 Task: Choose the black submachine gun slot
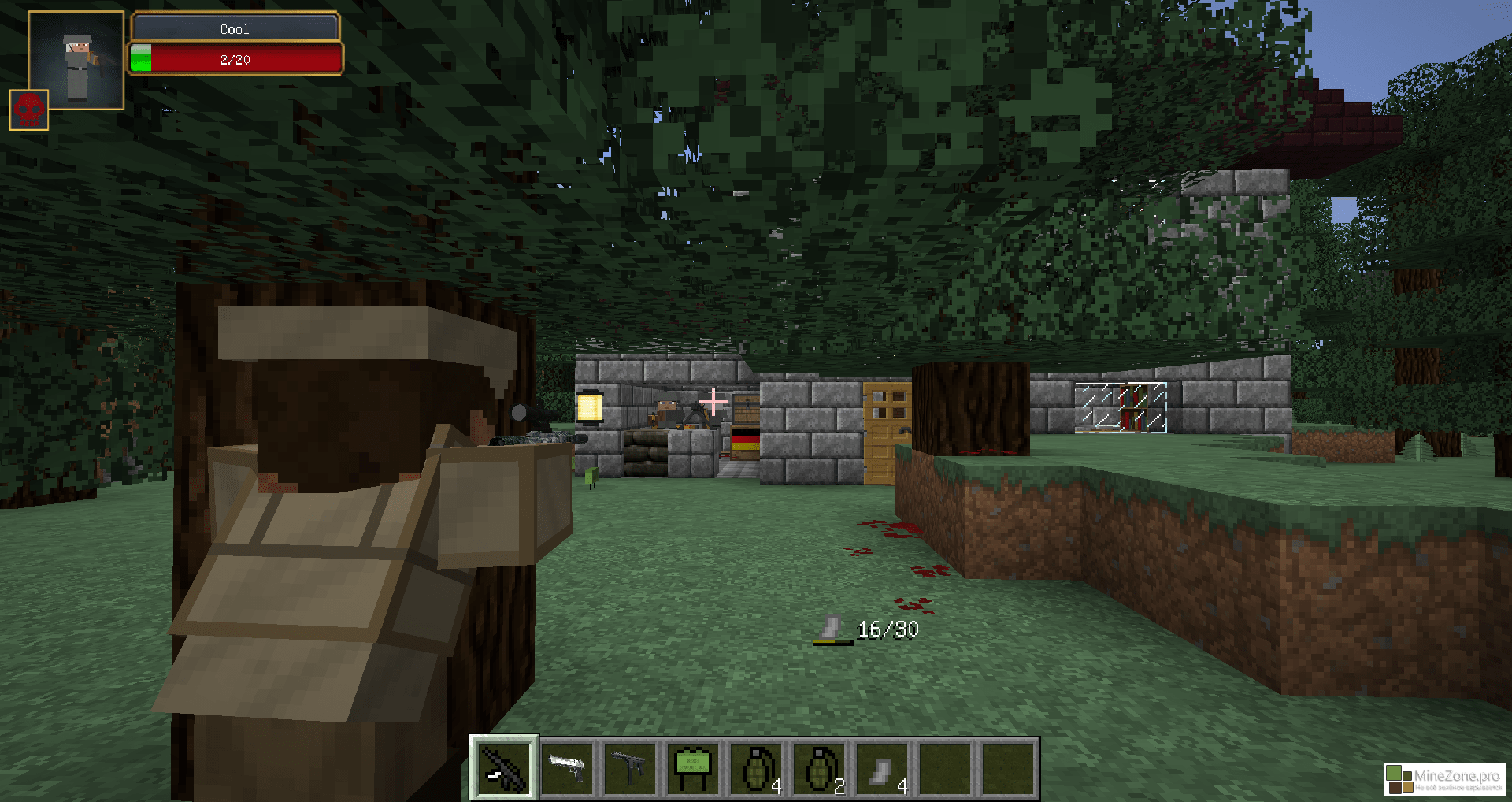(630, 768)
